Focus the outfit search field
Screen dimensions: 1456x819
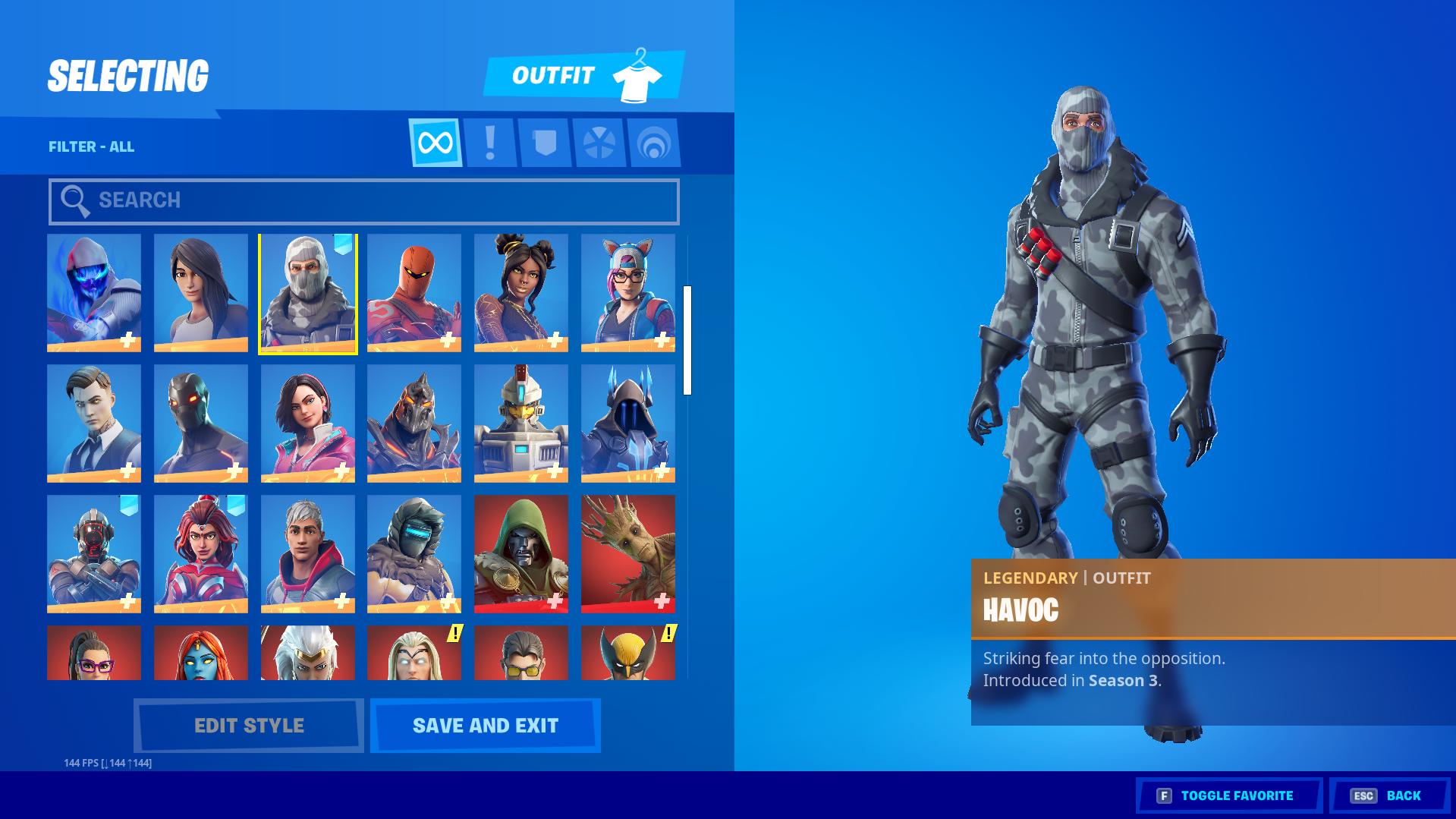coord(364,201)
